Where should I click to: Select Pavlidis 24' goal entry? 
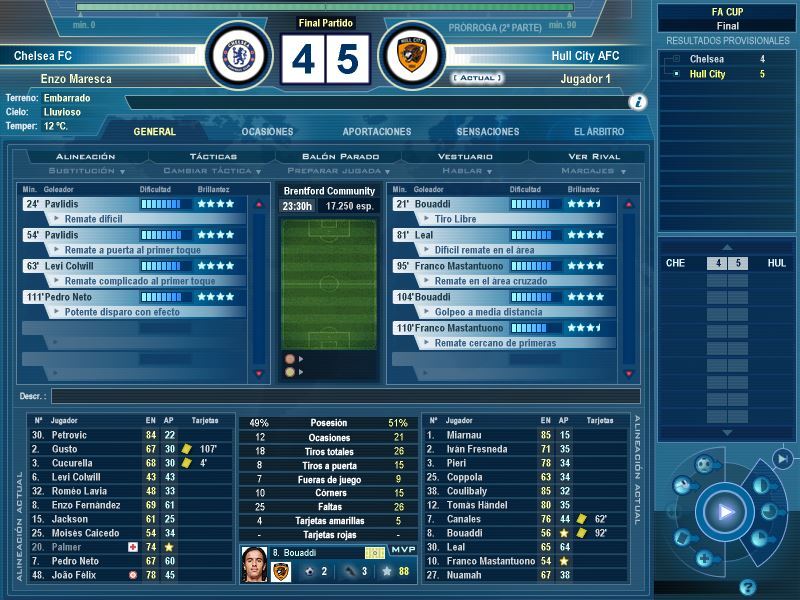coord(130,204)
